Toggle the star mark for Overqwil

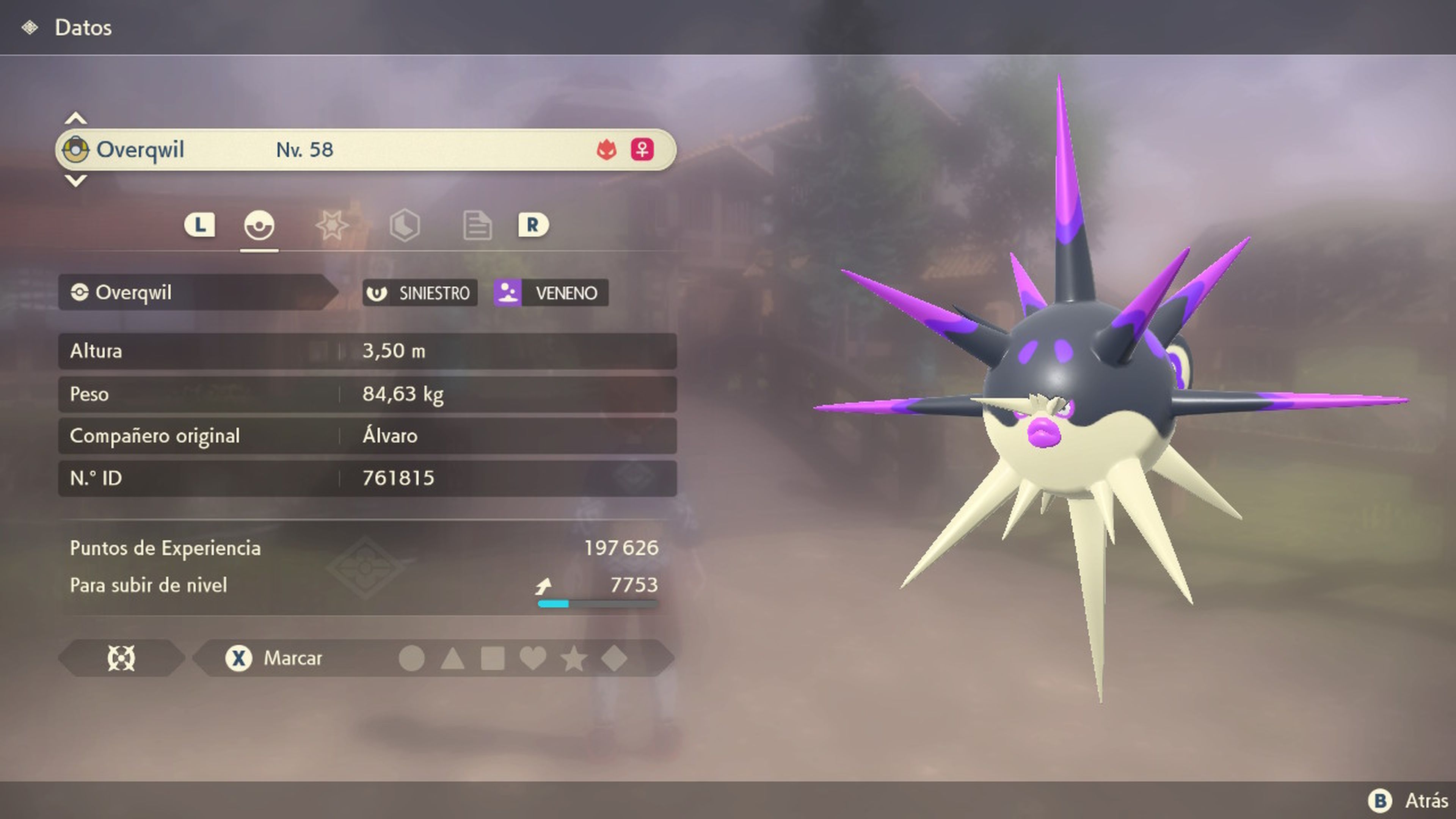pyautogui.click(x=574, y=659)
